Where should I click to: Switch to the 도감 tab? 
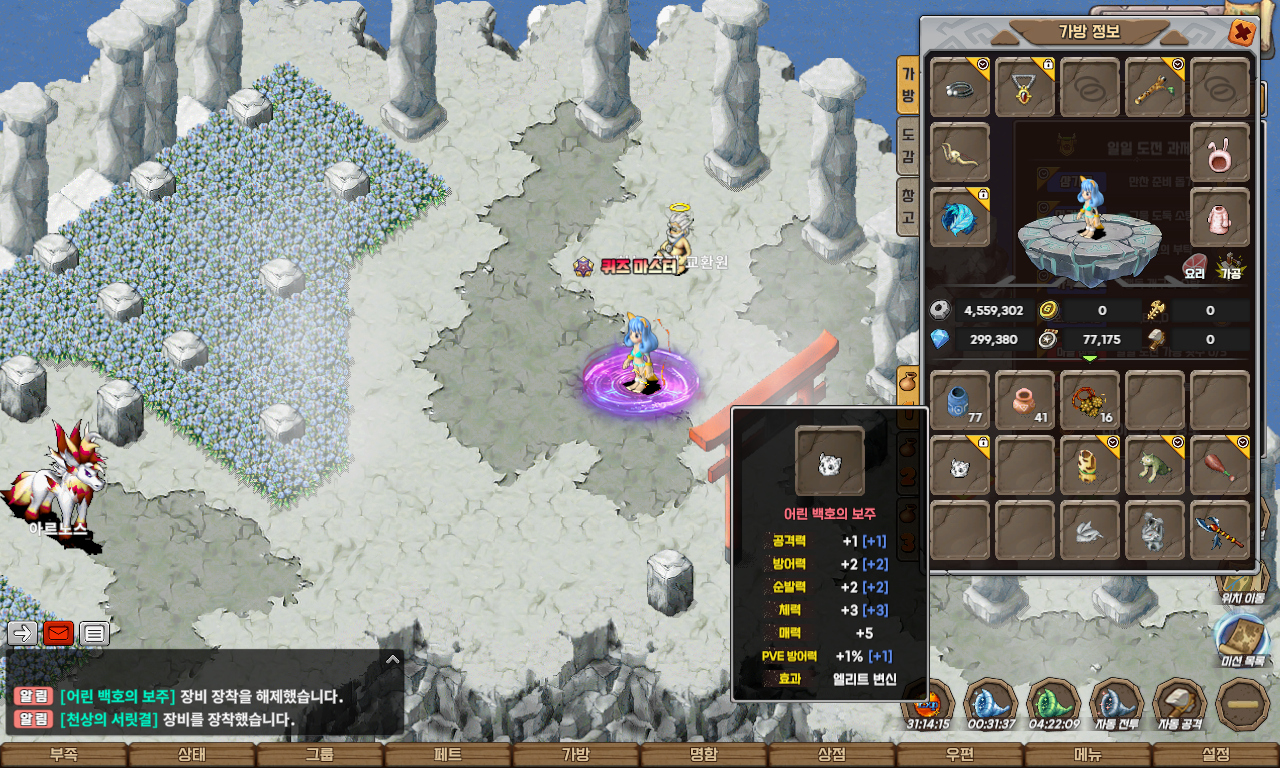(x=907, y=144)
